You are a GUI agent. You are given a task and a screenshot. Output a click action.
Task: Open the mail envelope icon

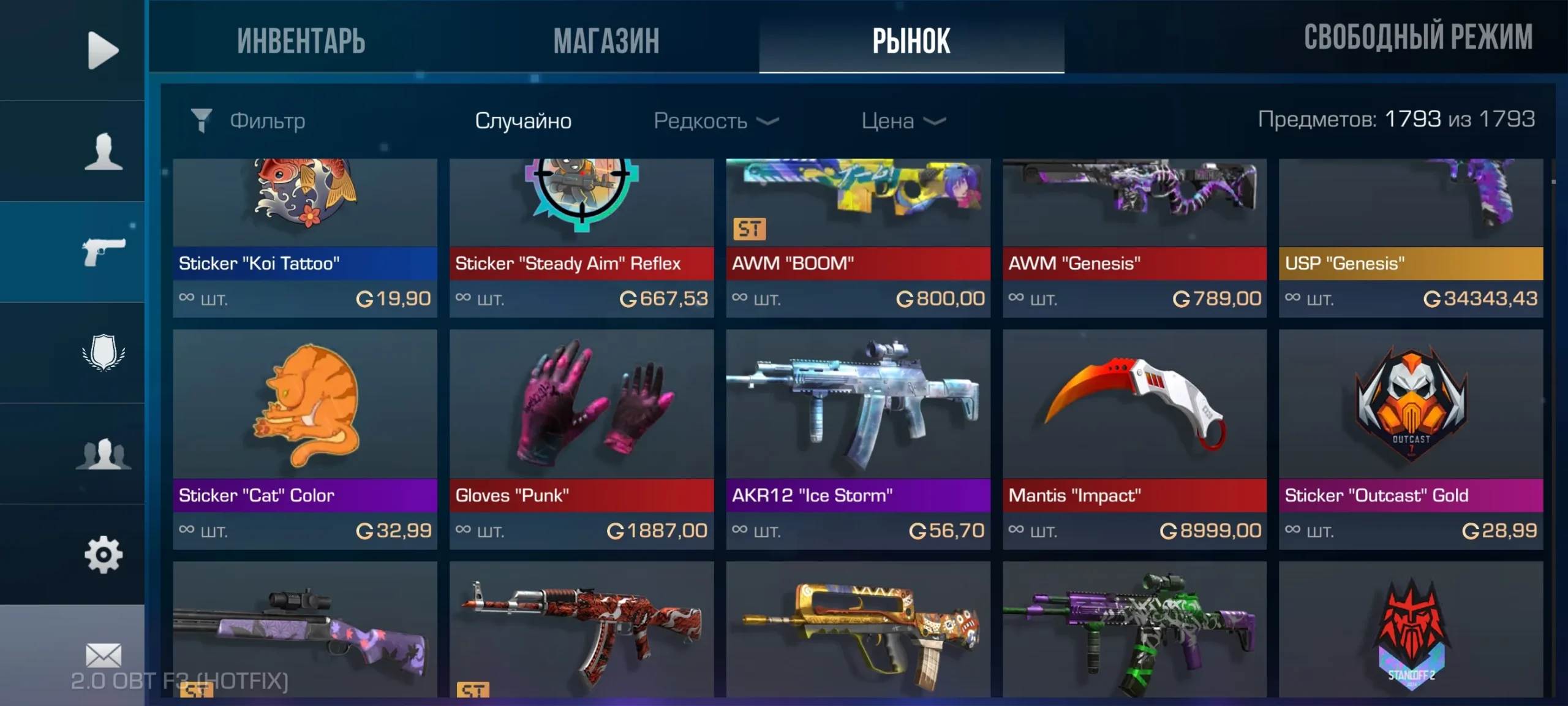(103, 655)
